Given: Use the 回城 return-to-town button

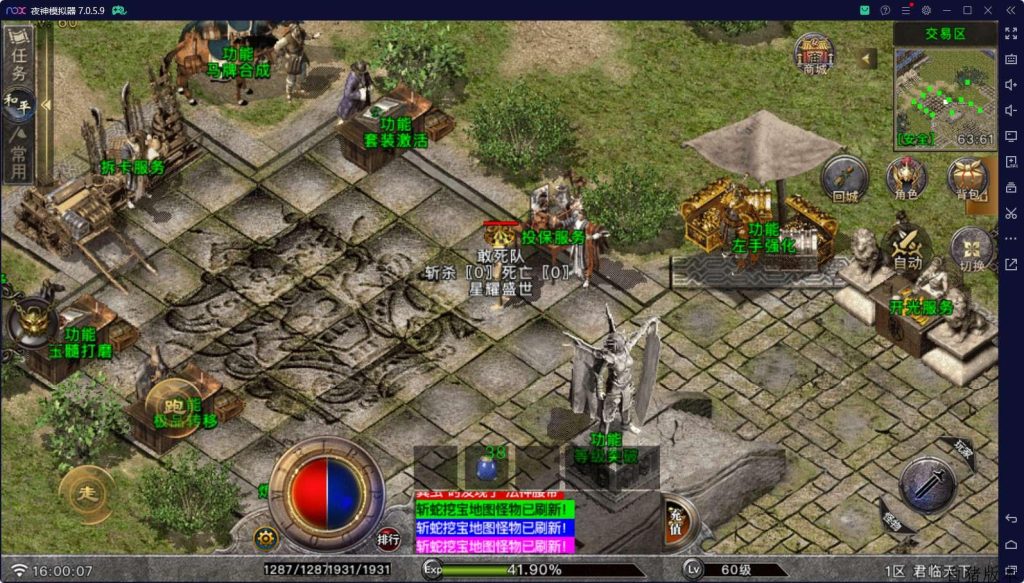Looking at the screenshot, I should [845, 180].
